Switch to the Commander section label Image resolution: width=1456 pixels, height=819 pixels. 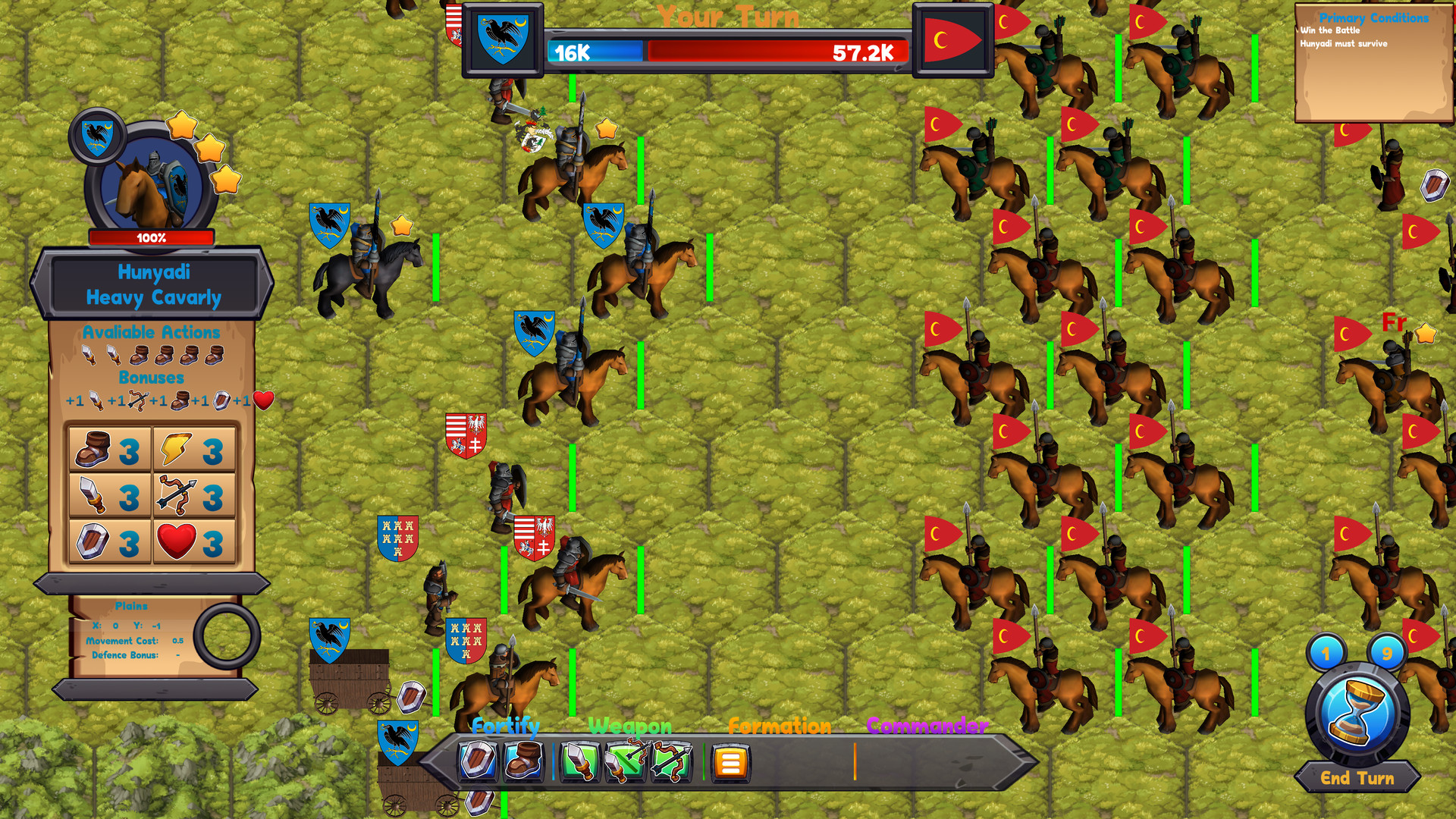[x=926, y=726]
